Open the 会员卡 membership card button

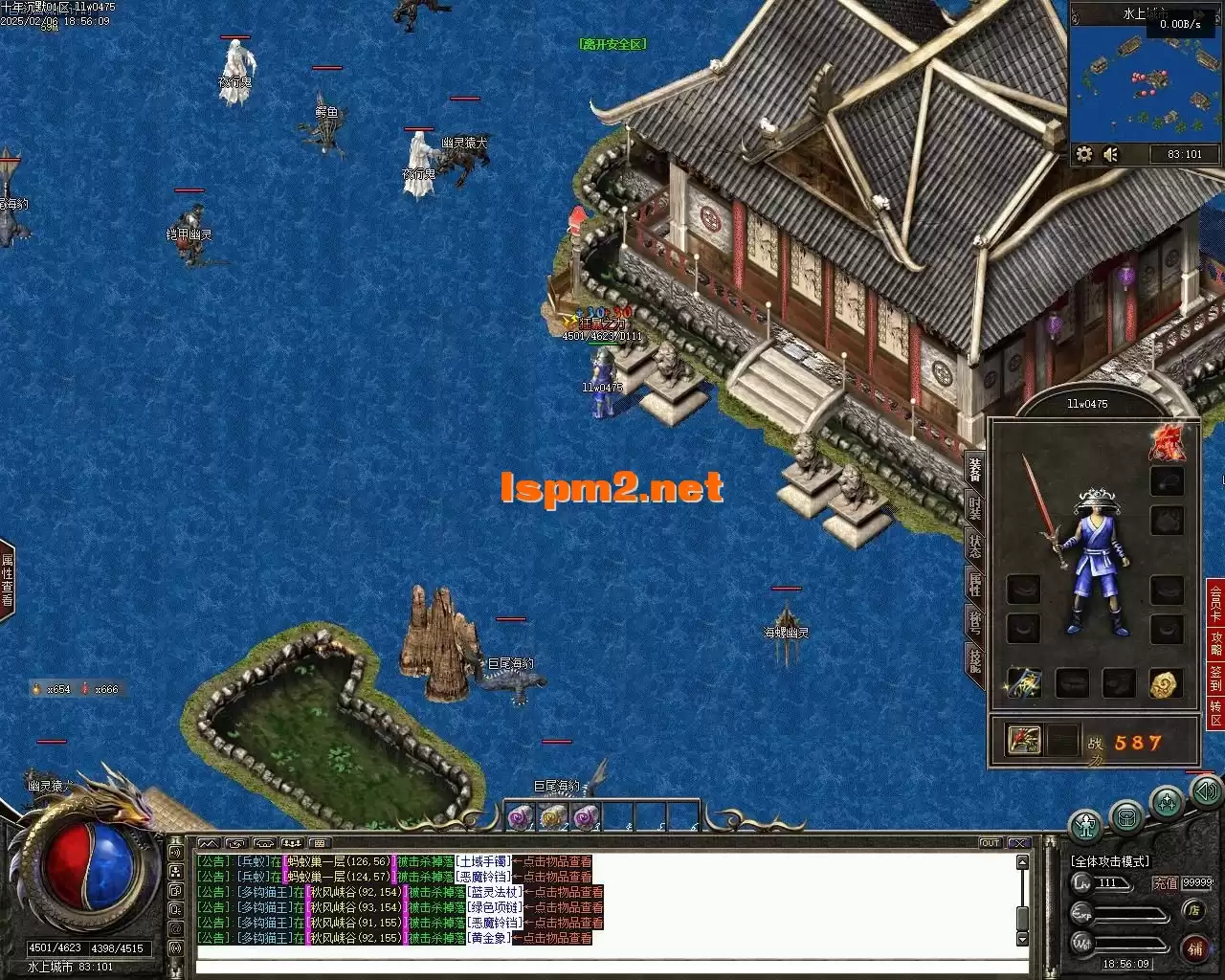1215,603
